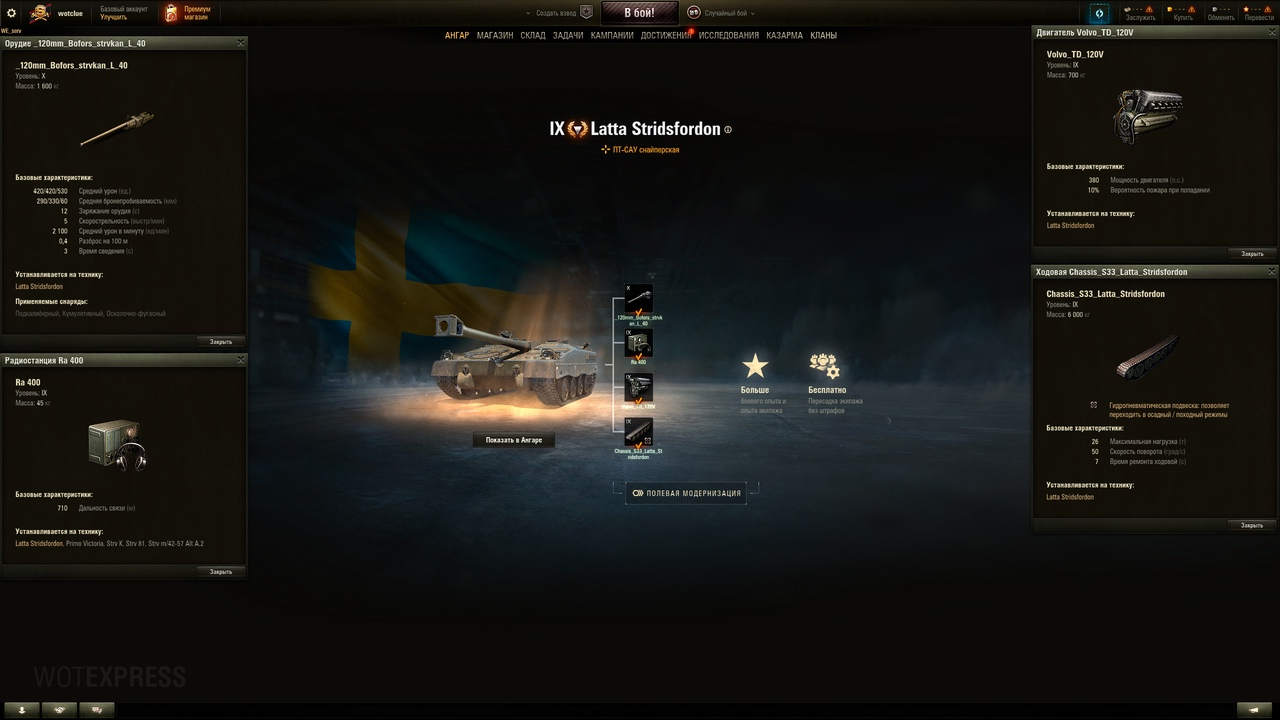This screenshot has width=1280, height=720.
Task: Click the download icon in bottom-left corner
Action: [x=22, y=709]
